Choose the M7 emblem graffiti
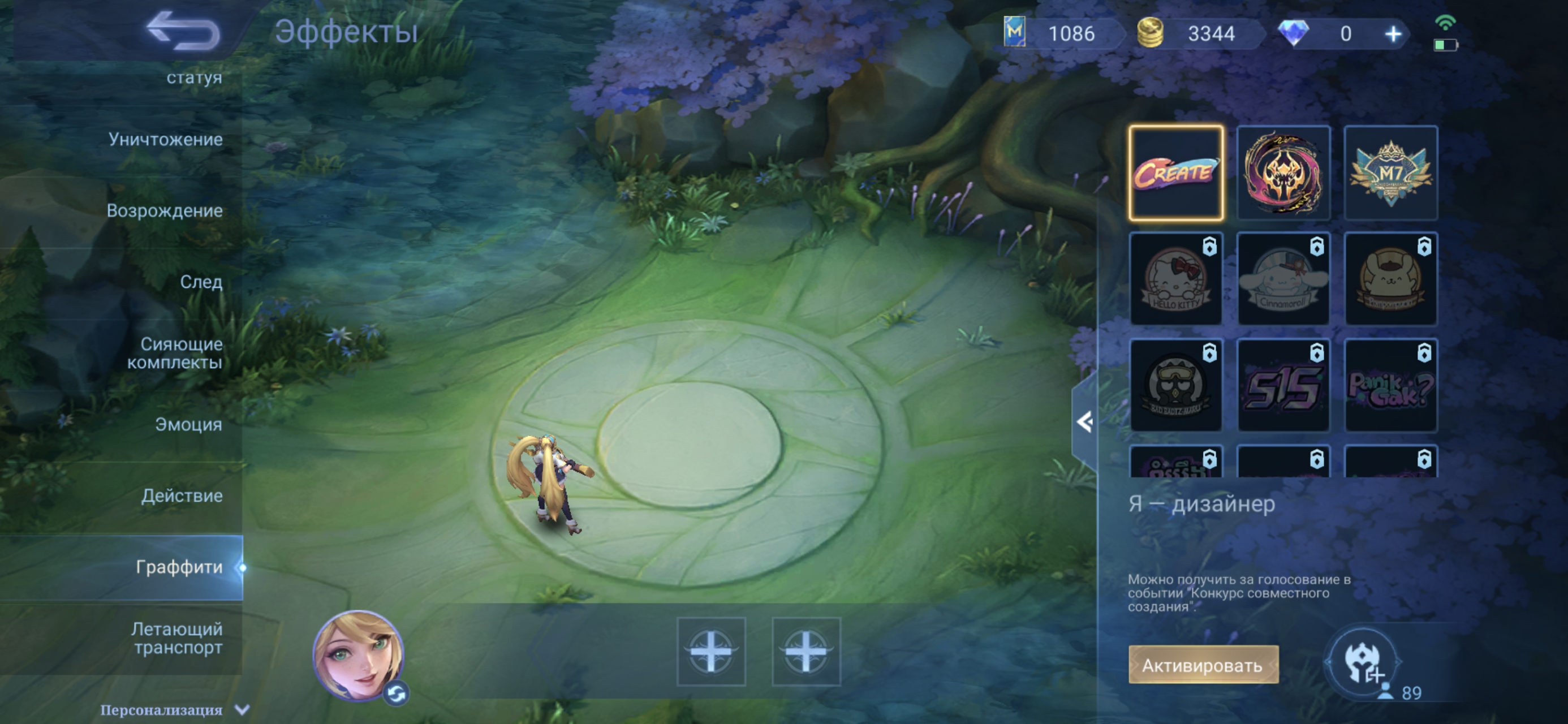Image resolution: width=1568 pixels, height=724 pixels. [1391, 173]
